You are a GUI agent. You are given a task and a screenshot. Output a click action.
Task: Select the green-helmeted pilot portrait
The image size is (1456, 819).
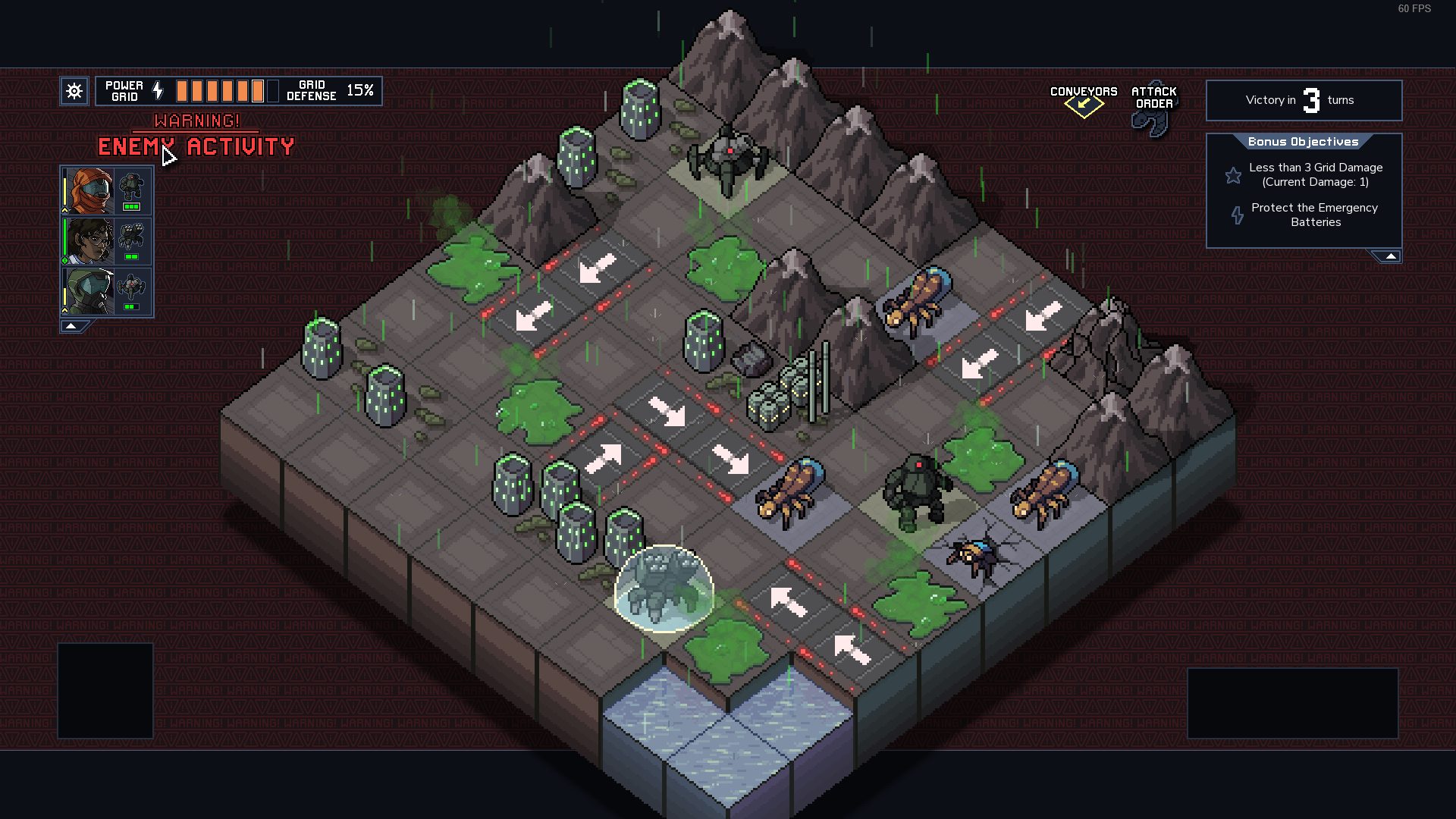coord(89,291)
